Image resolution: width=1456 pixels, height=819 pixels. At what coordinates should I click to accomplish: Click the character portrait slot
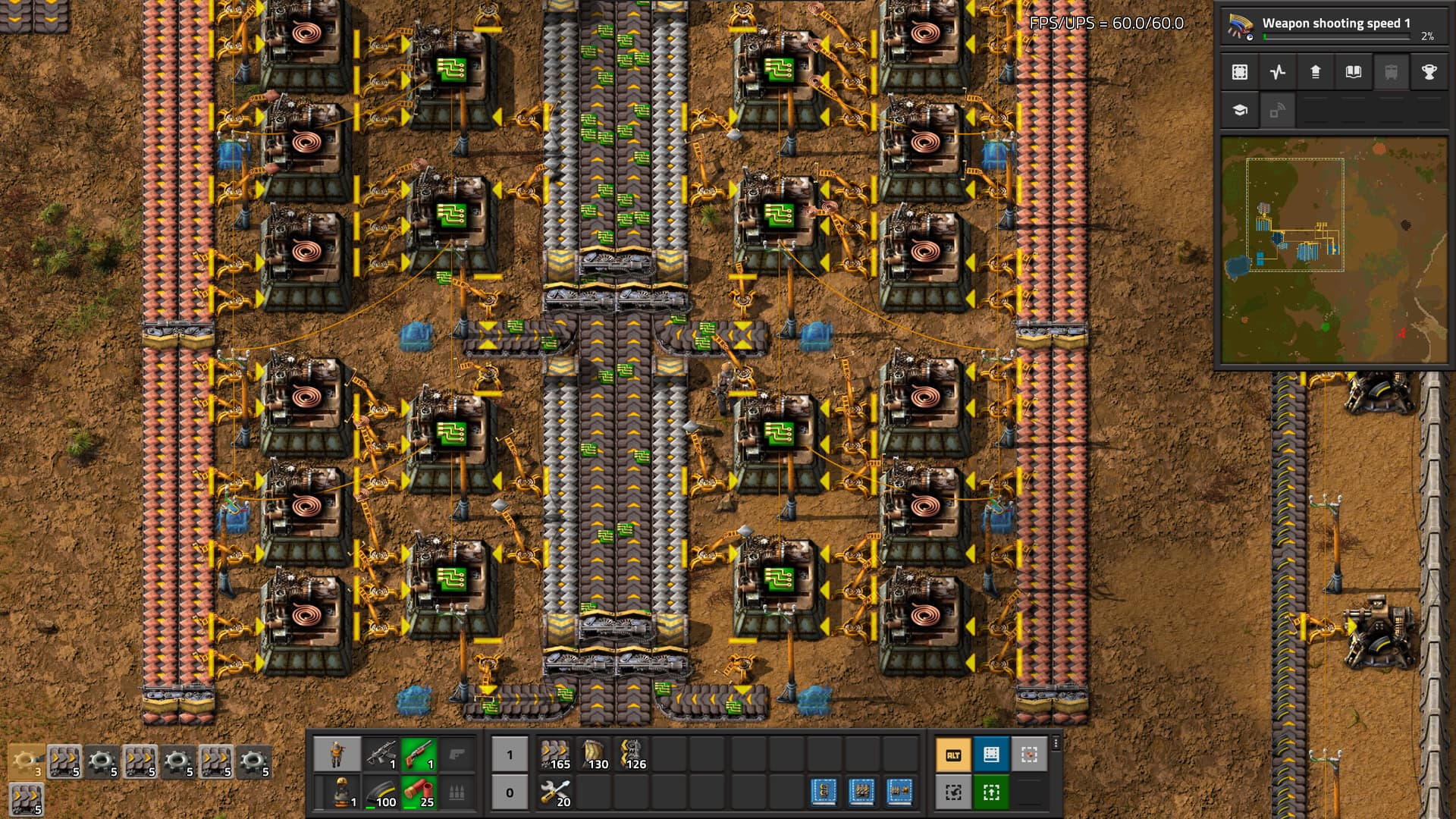337,755
